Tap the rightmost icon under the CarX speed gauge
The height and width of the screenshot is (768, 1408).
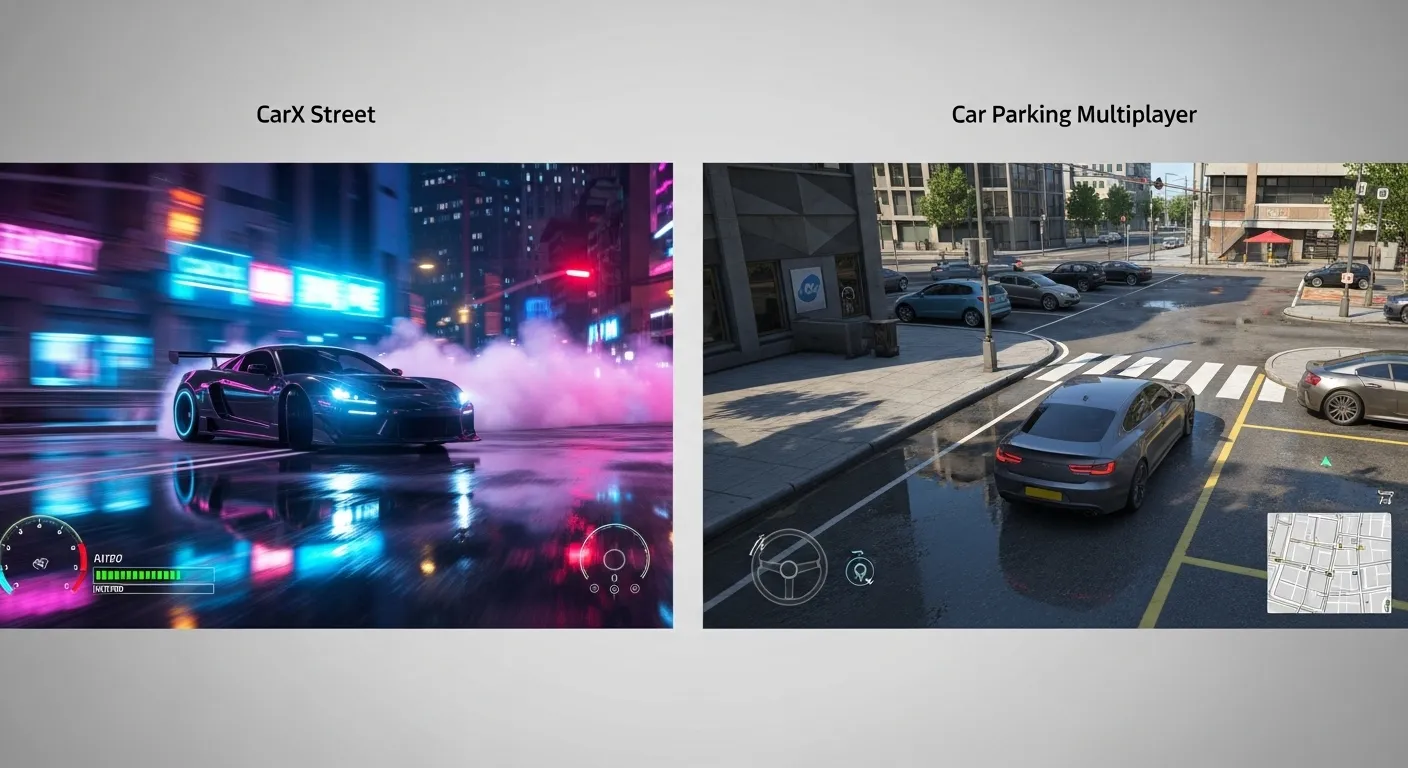[634, 588]
